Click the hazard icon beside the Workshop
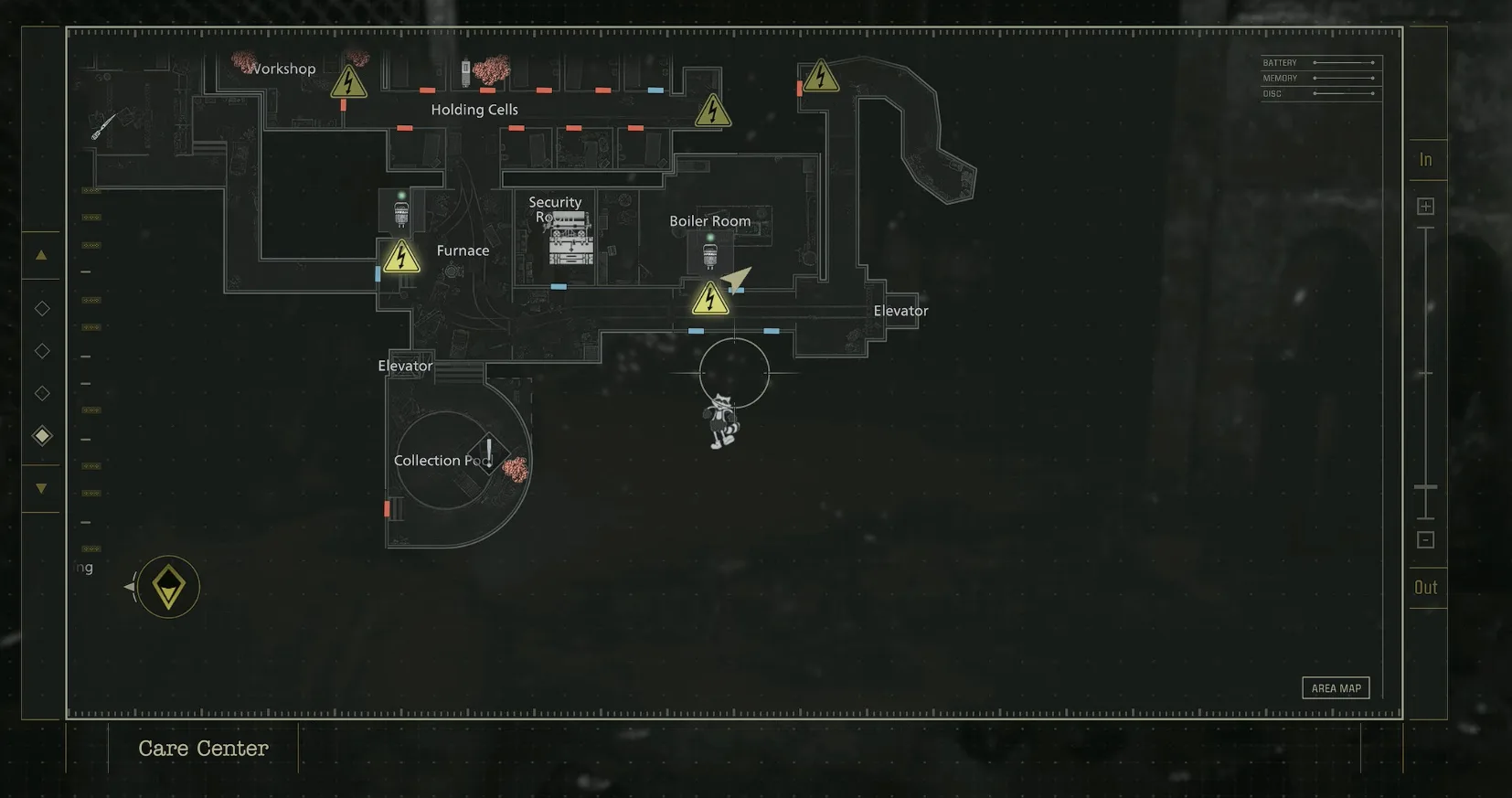The height and width of the screenshot is (798, 1512). pos(347,83)
